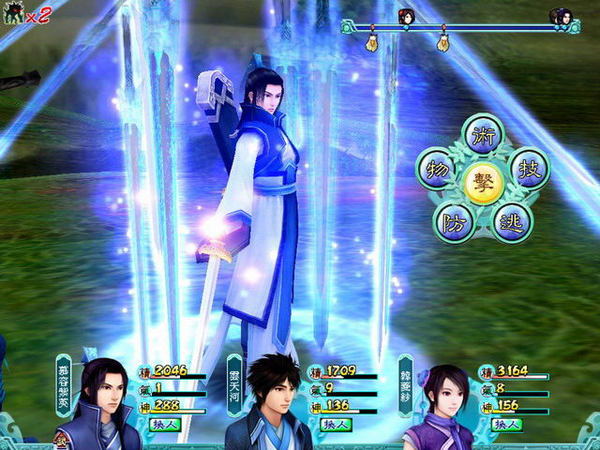Select the 技 skill command orb
Screen dimensions: 600x450
pos(528,168)
